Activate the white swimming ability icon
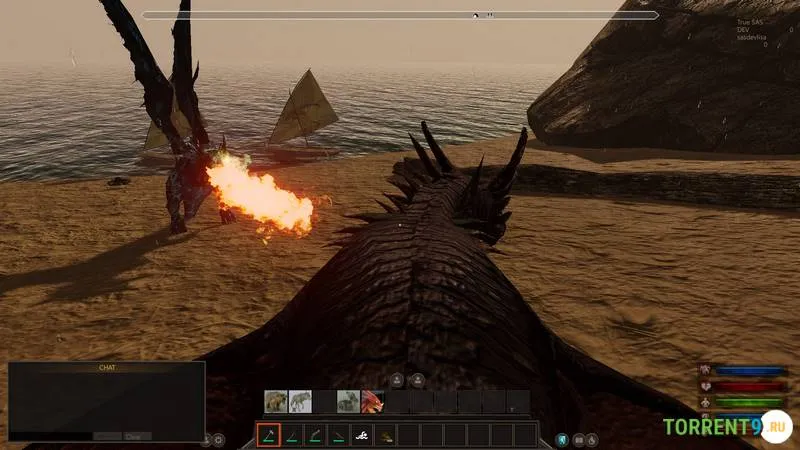The width and height of the screenshot is (800, 450). (362, 435)
